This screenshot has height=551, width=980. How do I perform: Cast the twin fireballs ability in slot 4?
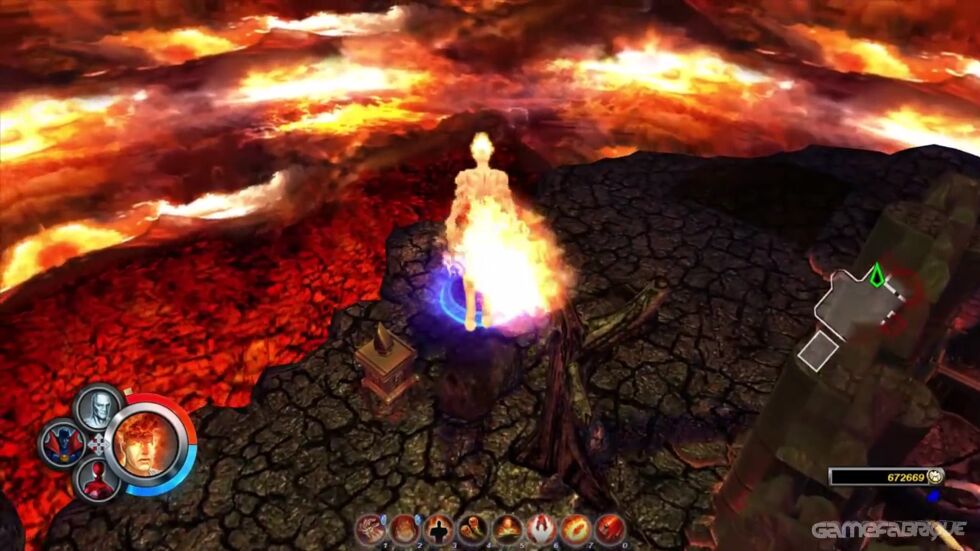coord(473,528)
